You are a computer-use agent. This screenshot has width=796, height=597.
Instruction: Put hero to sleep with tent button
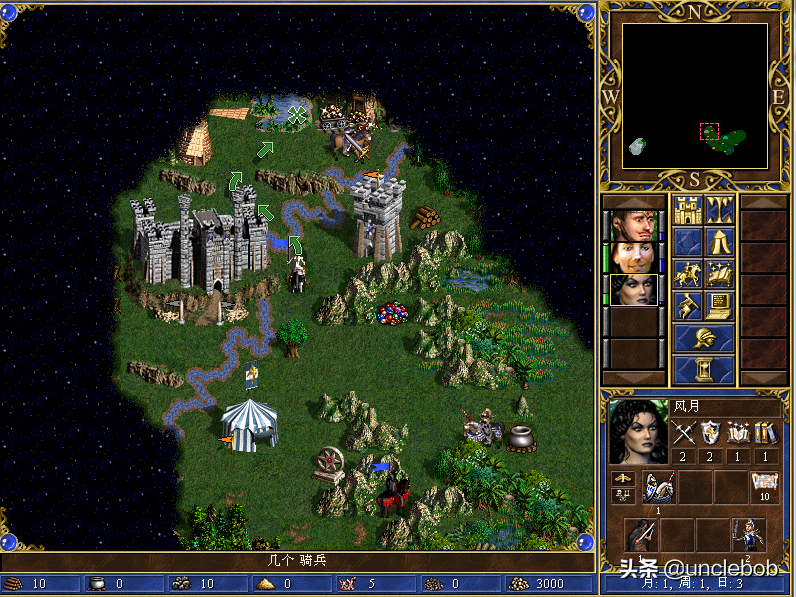coord(720,241)
